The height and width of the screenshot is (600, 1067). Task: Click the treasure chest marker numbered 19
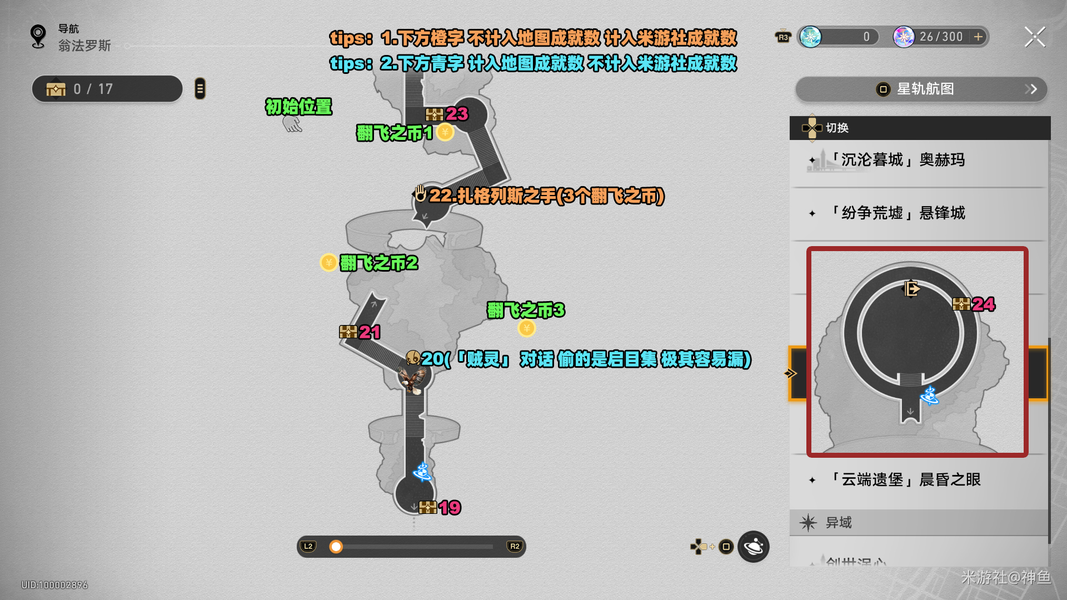click(428, 508)
